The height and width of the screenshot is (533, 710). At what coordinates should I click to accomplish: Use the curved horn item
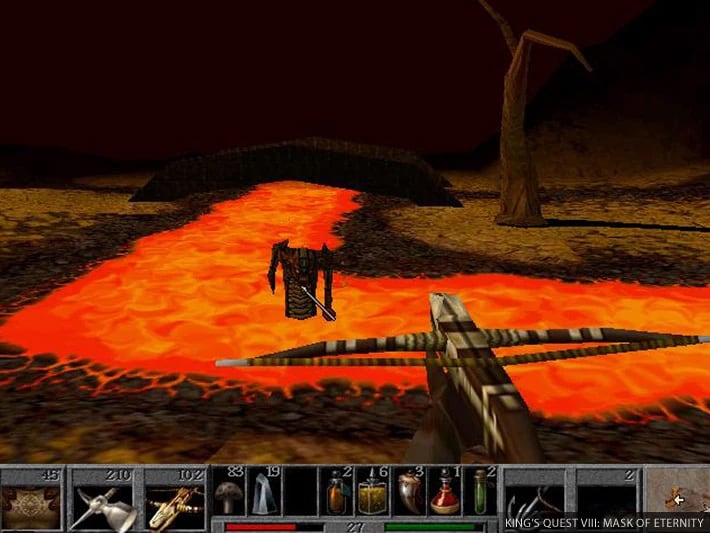click(409, 492)
